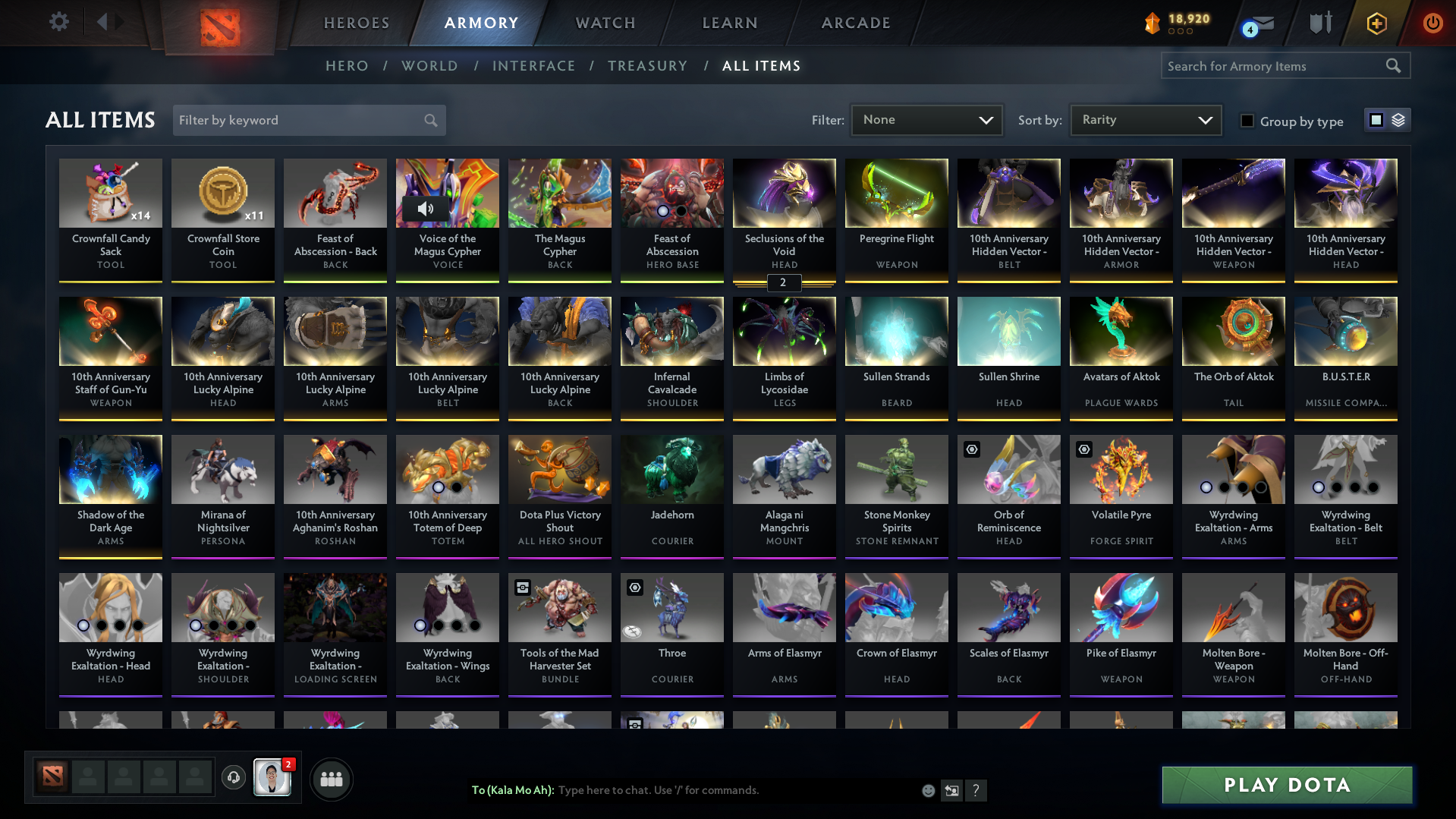
Task: Open the Filter dropdown set to None
Action: pos(926,119)
